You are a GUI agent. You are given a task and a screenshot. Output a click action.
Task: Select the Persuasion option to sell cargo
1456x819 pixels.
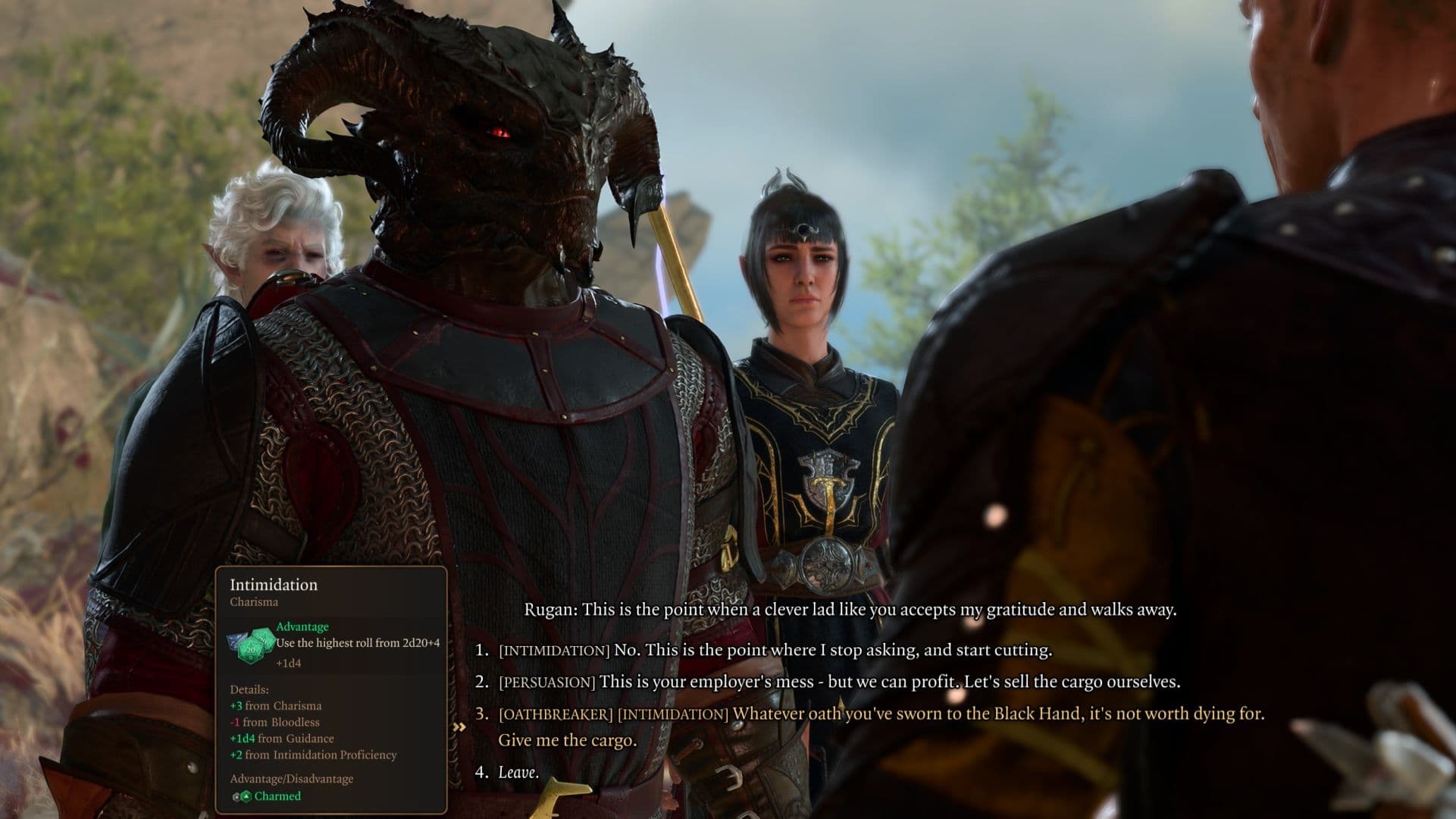click(838, 682)
